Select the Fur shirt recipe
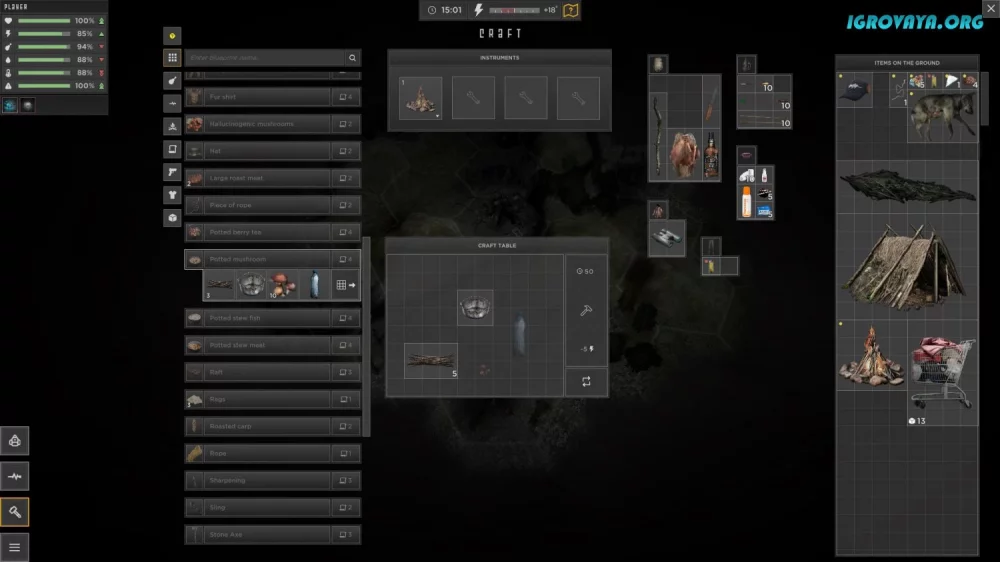 (x=258, y=97)
